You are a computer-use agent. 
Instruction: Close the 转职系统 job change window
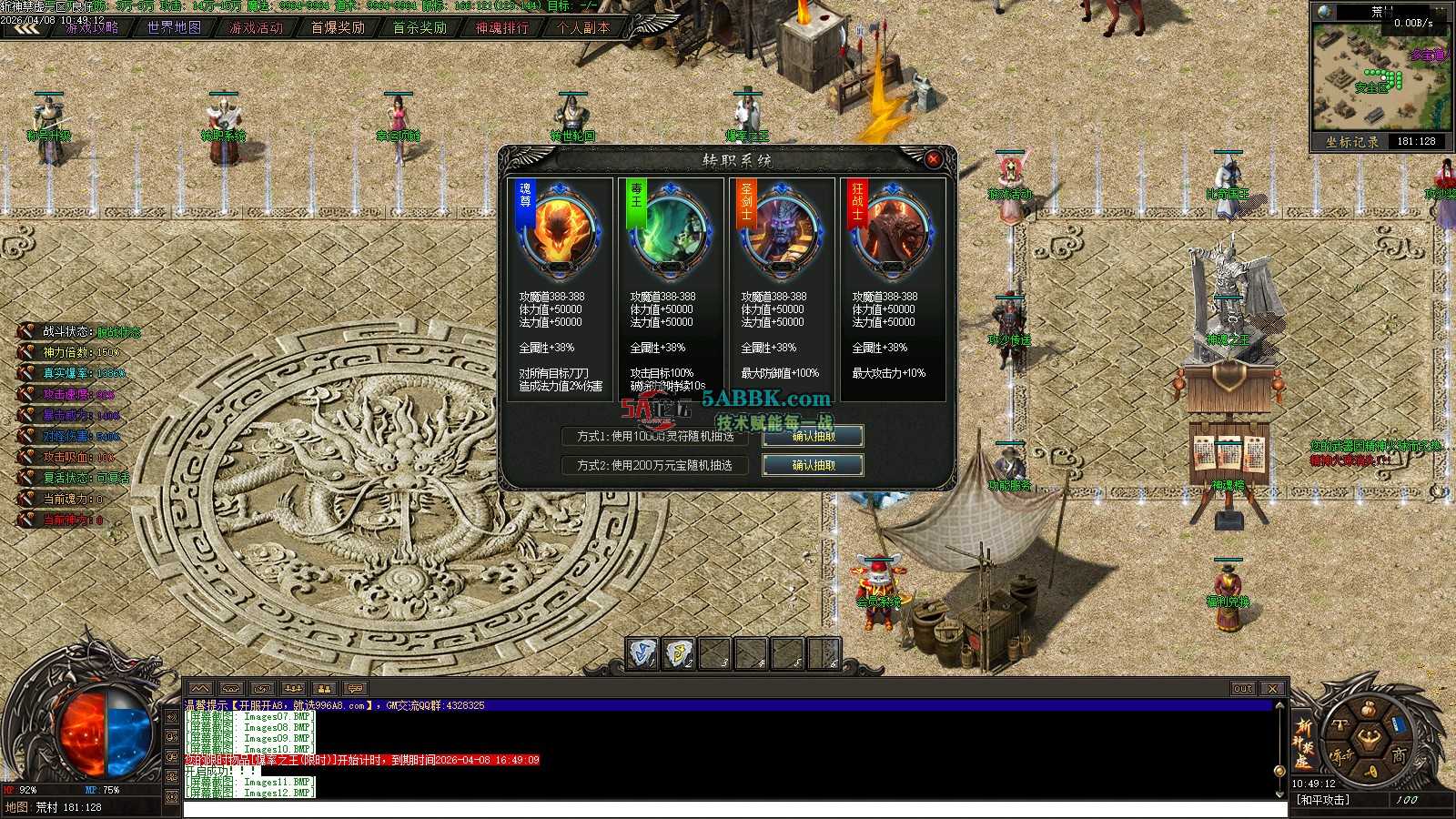point(933,159)
